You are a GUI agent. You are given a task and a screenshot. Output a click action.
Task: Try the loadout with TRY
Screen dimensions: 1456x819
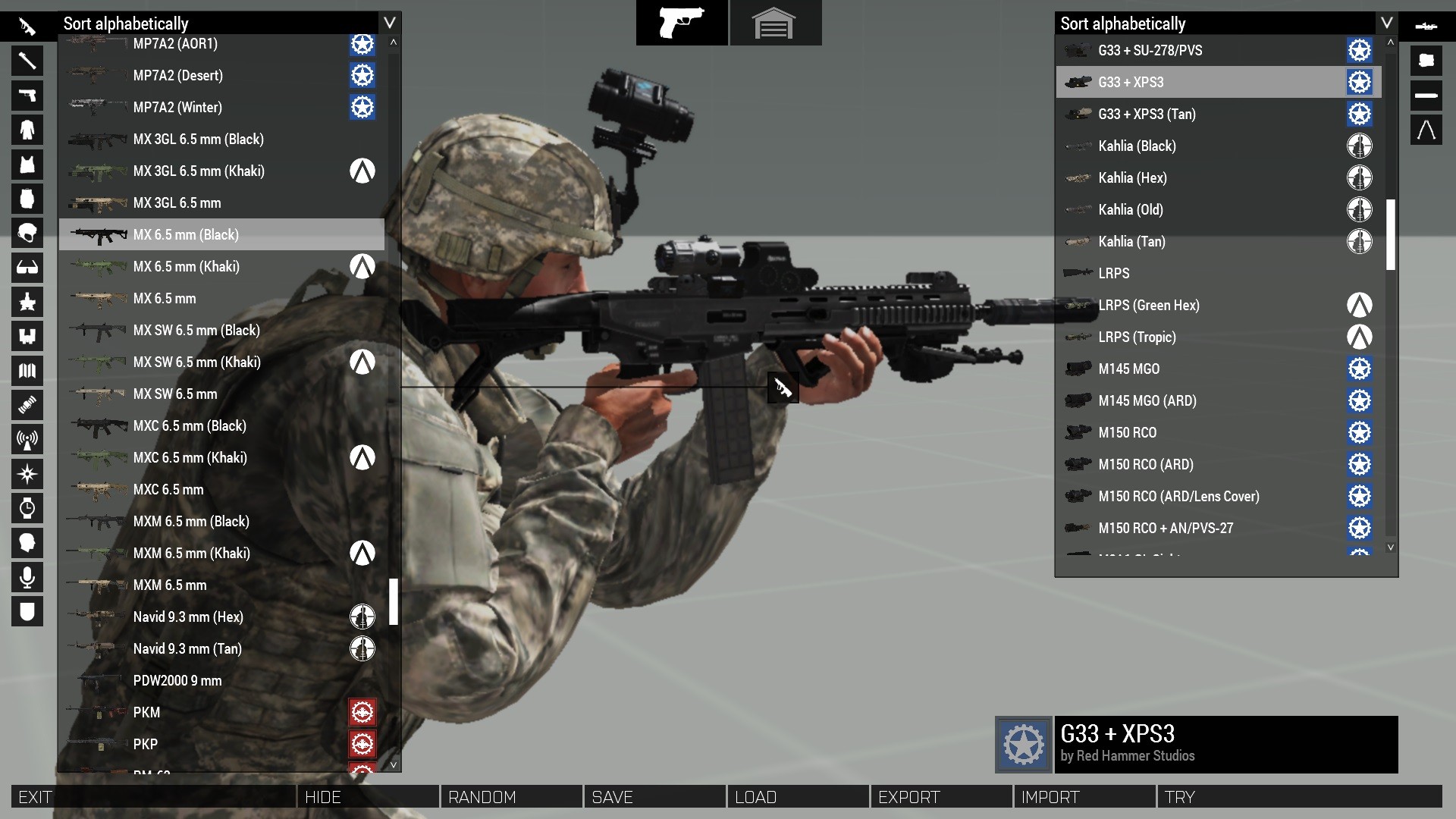(1298, 797)
